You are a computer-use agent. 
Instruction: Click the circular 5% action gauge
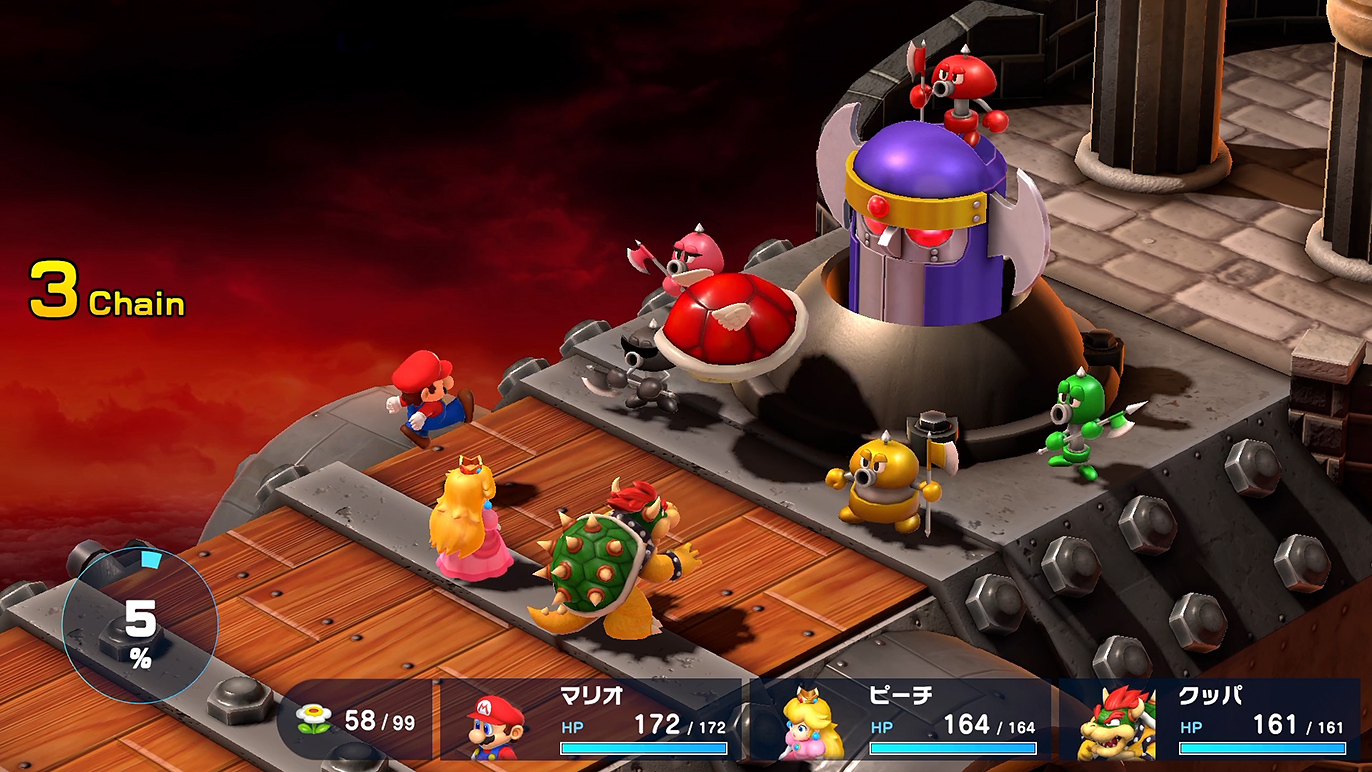[140, 627]
